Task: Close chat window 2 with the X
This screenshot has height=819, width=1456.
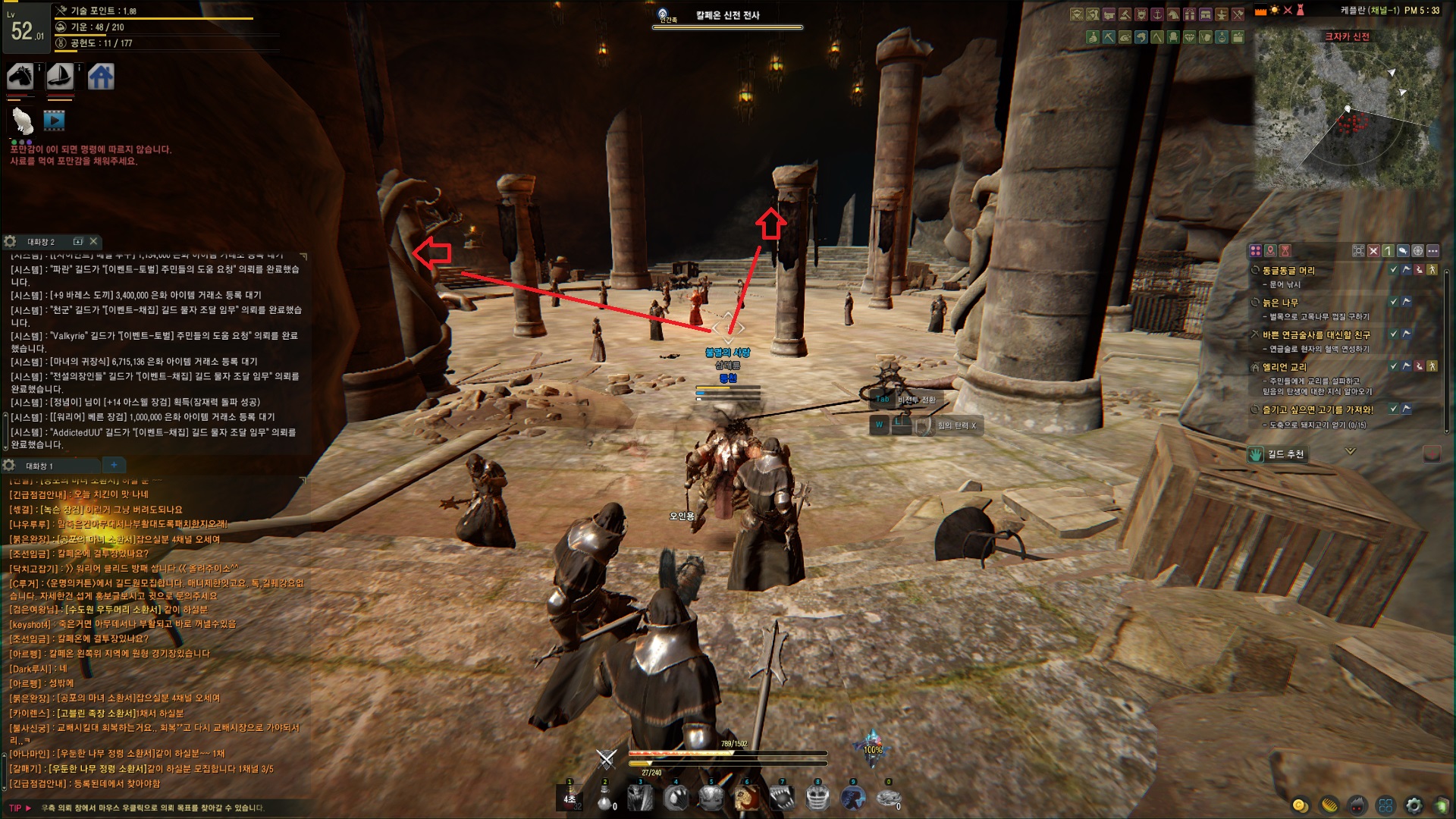Action: tap(93, 241)
